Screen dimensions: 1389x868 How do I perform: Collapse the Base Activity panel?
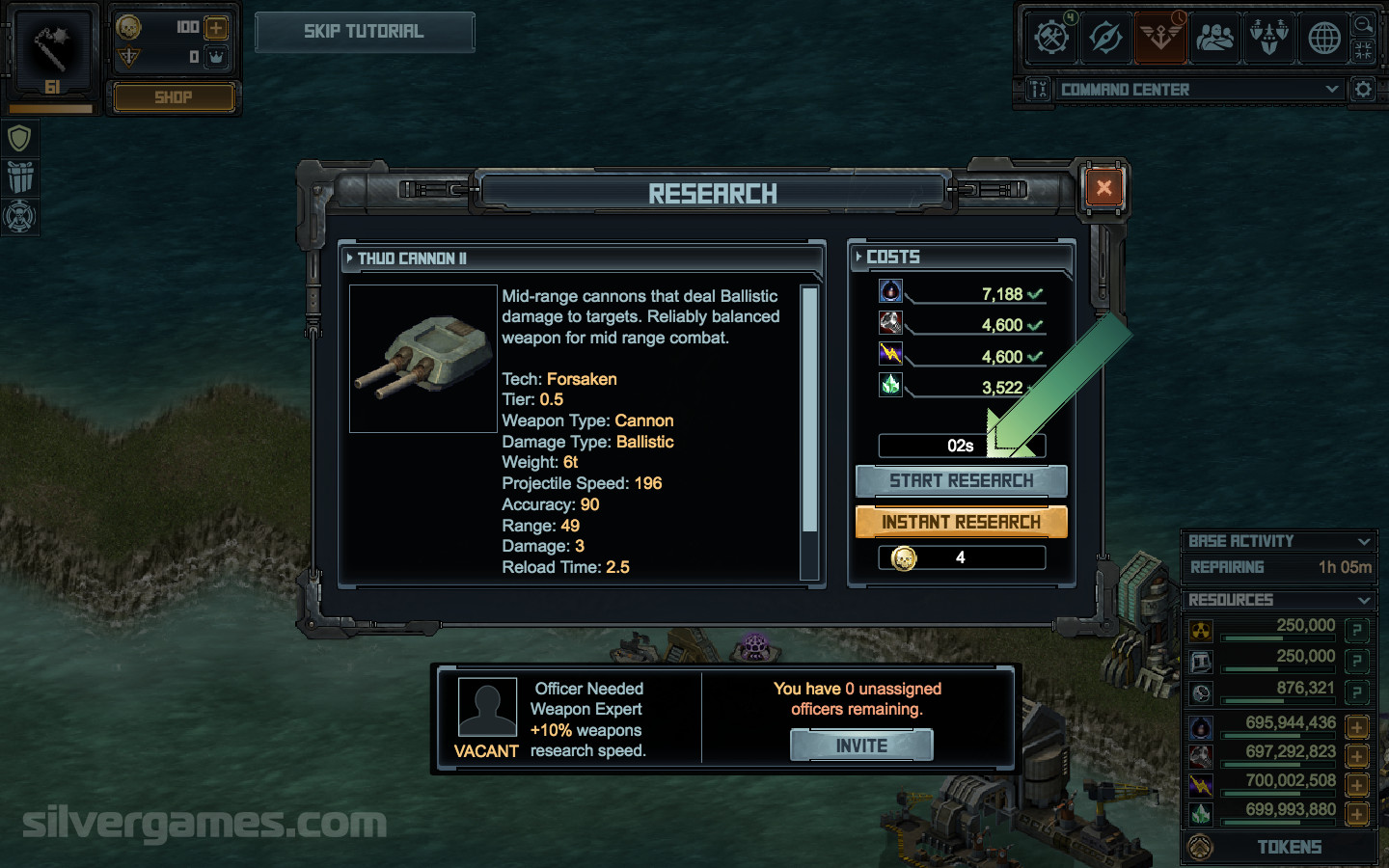(1364, 542)
